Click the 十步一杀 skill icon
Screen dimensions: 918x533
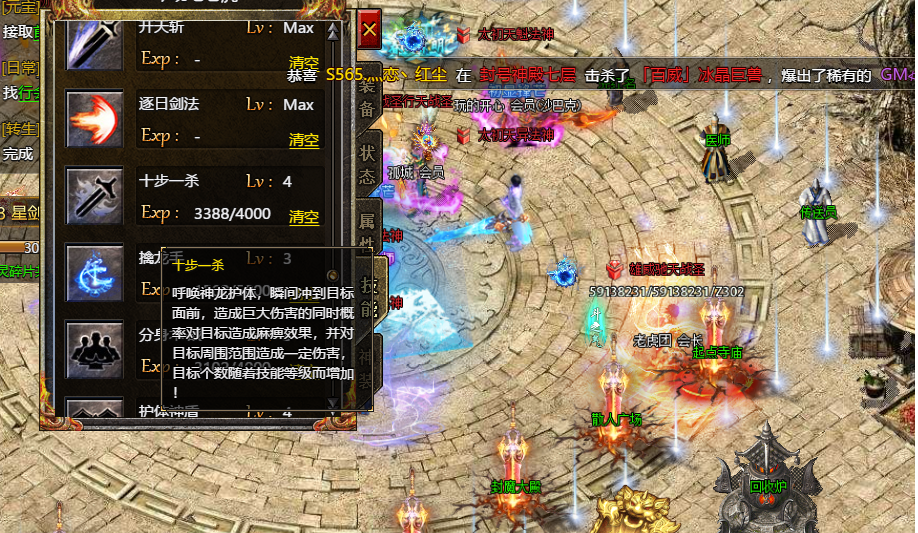(x=95, y=195)
